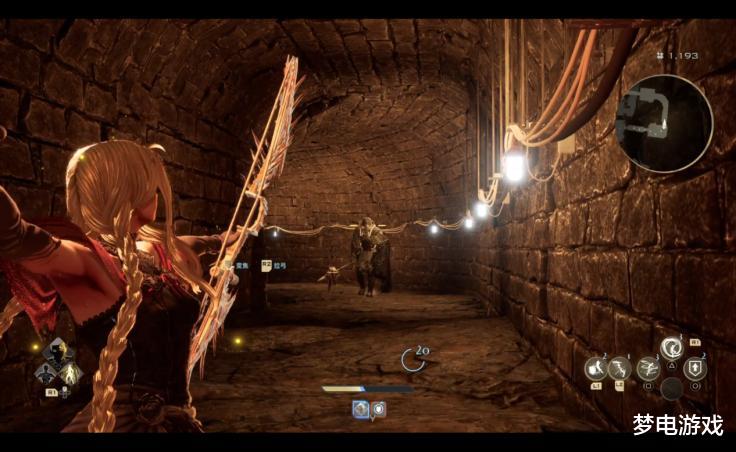736x452 pixels.
Task: Activate the crescent swirl skill icon
Action: (672, 349)
